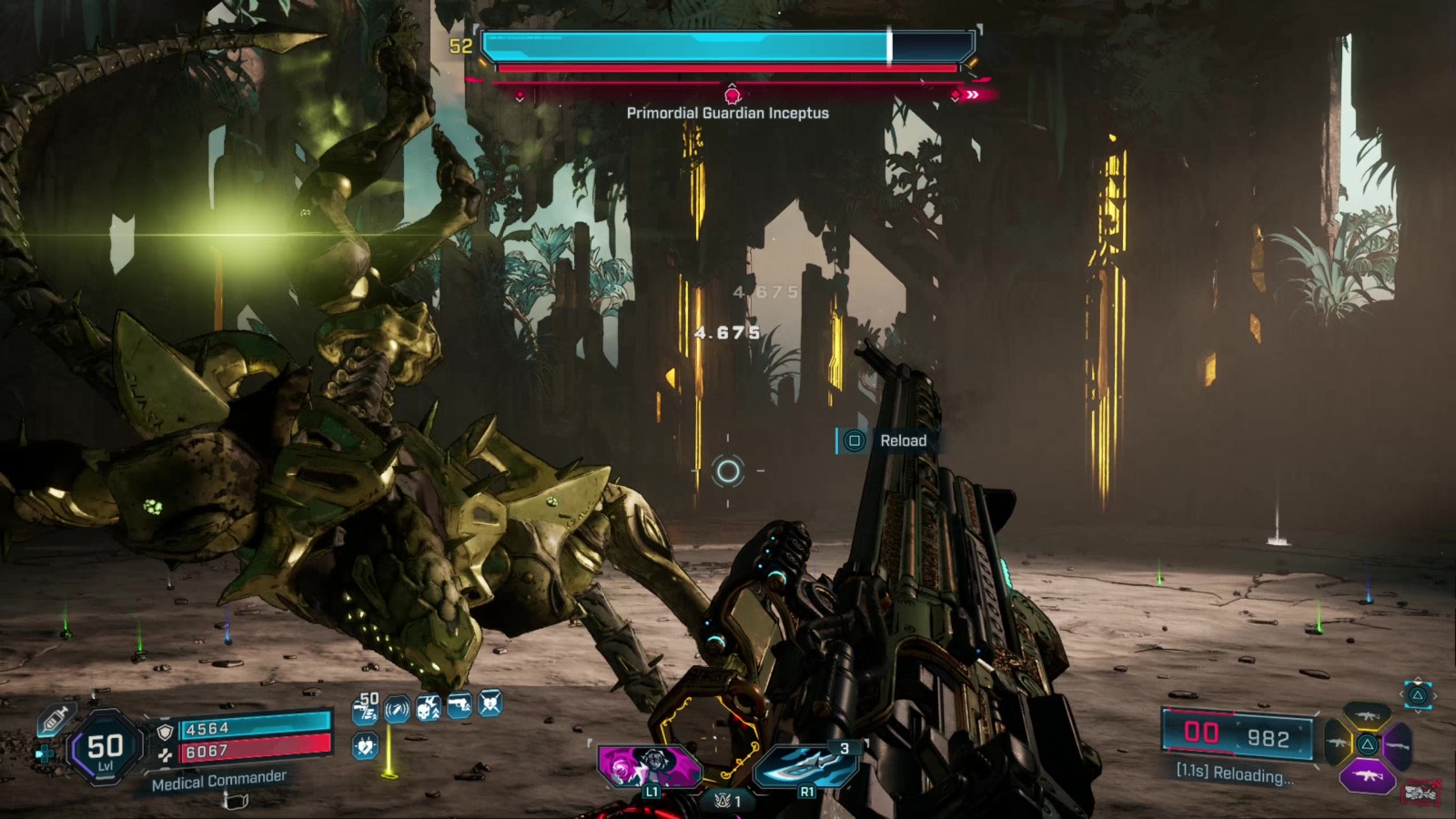This screenshot has height=819, width=1456.
Task: Click the shield icon beside the 4564 value
Action: point(165,732)
